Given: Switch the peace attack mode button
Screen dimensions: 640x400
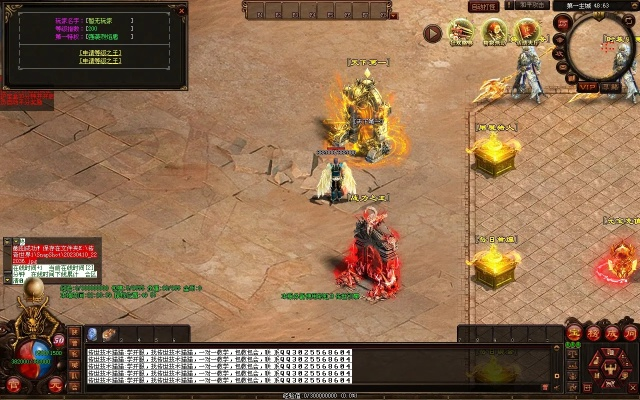Looking at the screenshot, I should pyautogui.click(x=531, y=6).
